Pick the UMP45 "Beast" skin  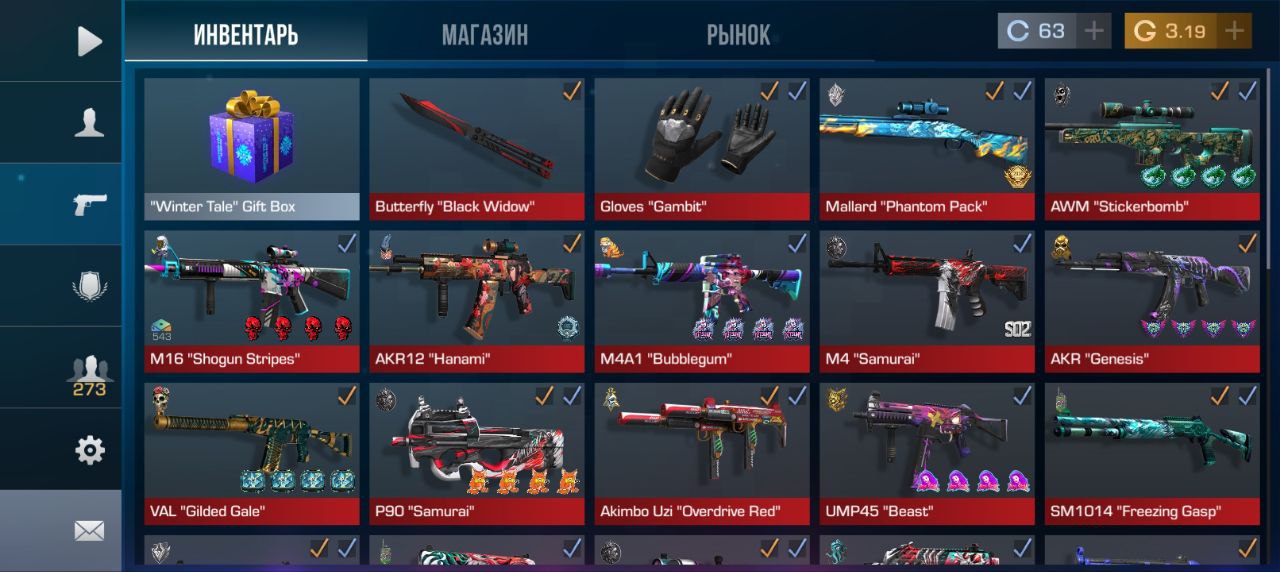(927, 454)
